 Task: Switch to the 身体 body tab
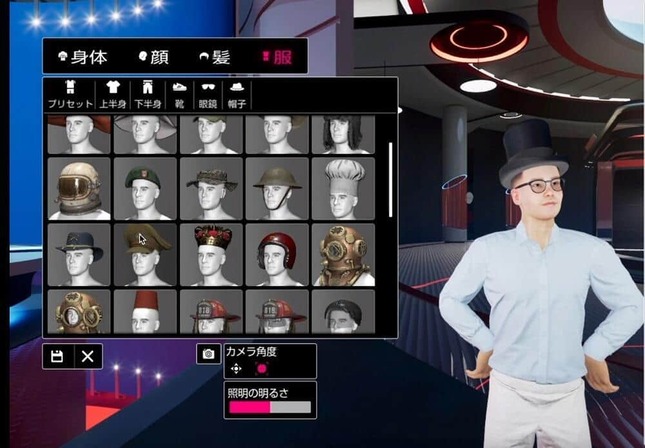click(x=83, y=58)
